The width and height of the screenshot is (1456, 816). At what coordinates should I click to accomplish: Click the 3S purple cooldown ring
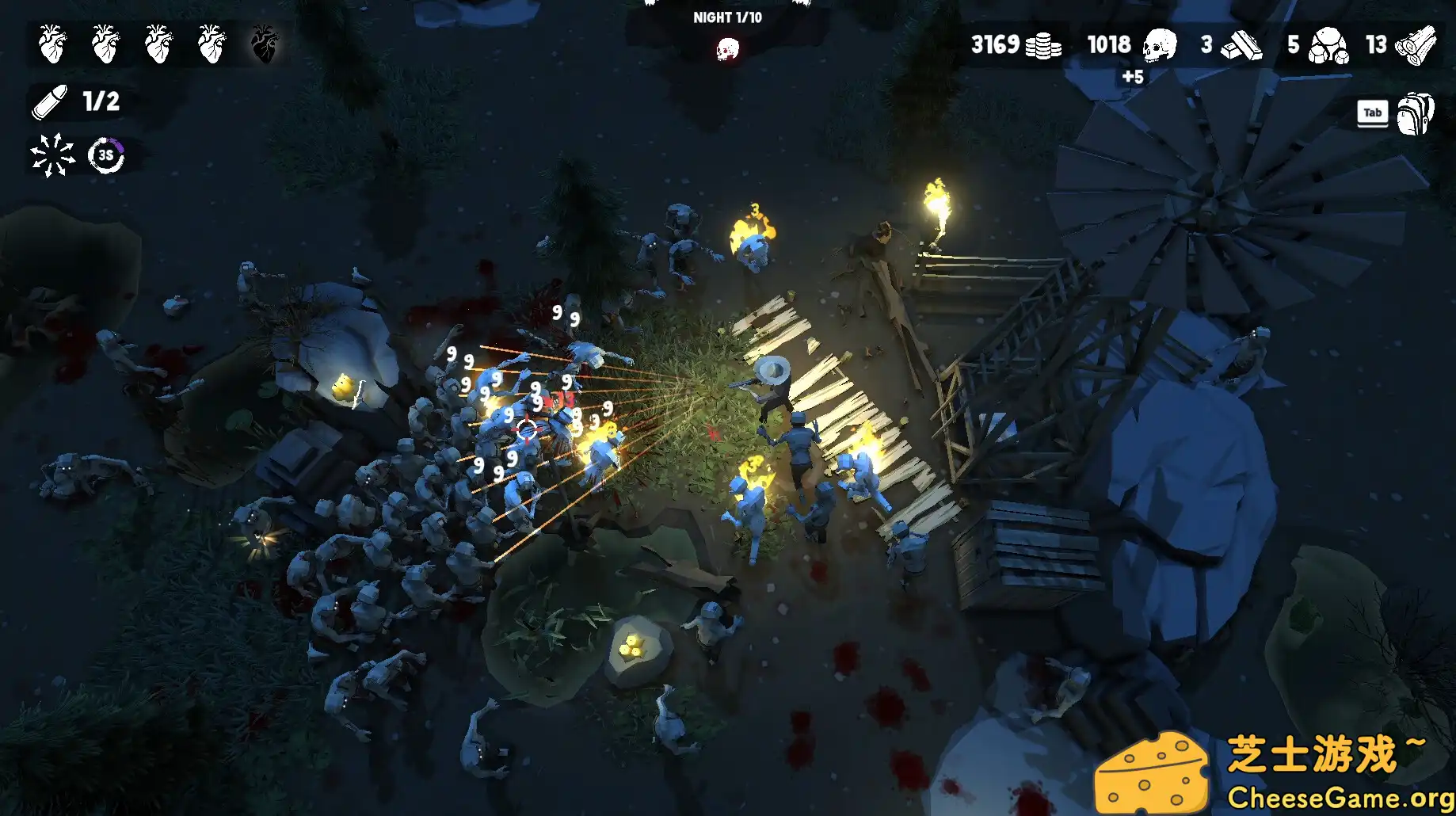coord(105,155)
